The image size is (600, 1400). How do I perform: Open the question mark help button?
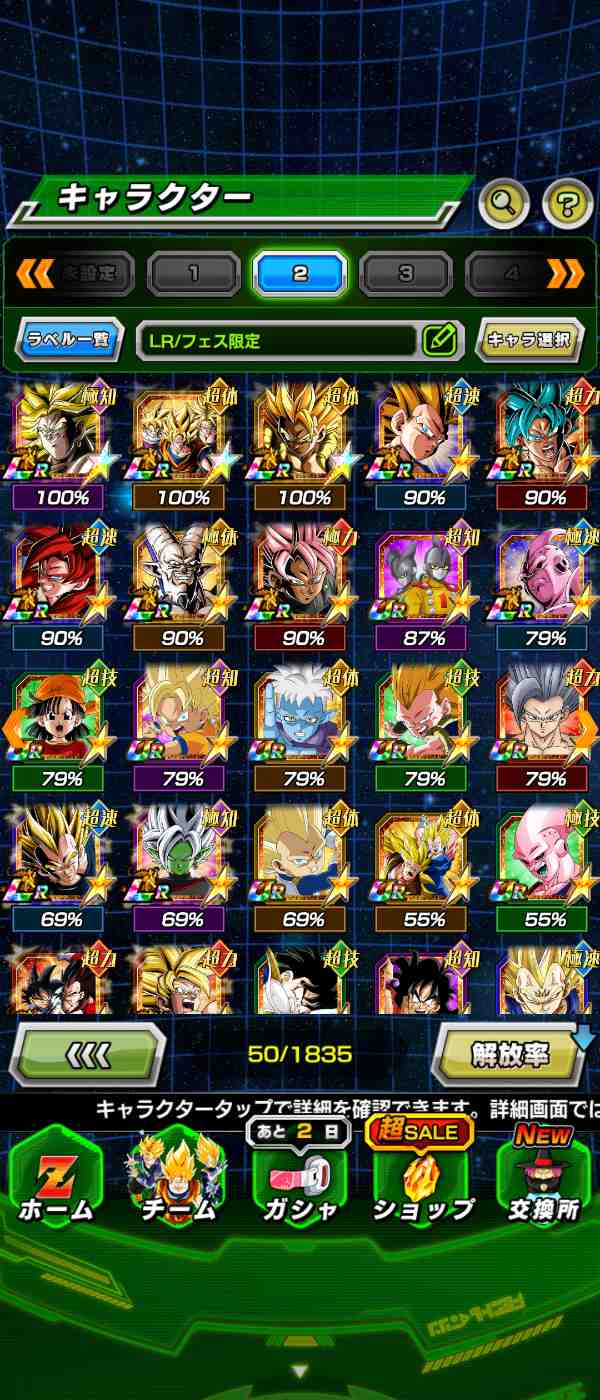tap(567, 204)
